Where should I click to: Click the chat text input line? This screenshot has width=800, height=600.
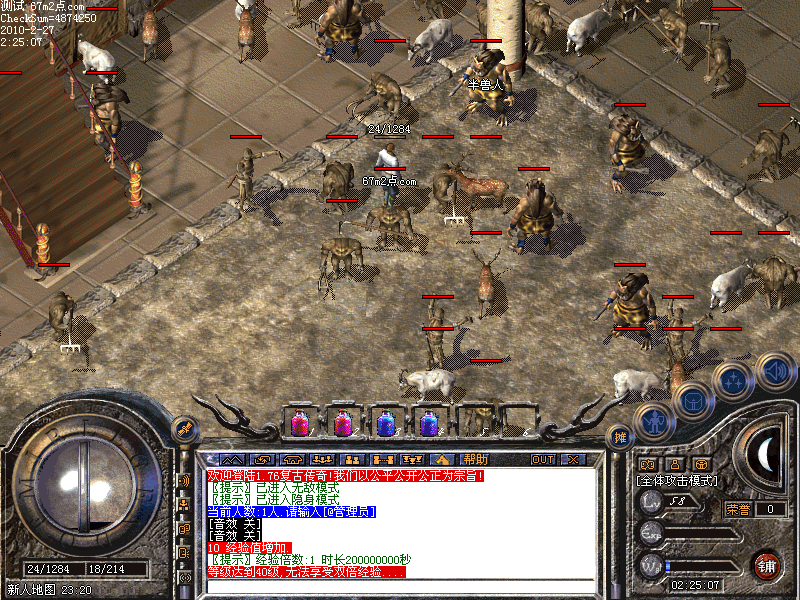(400, 584)
